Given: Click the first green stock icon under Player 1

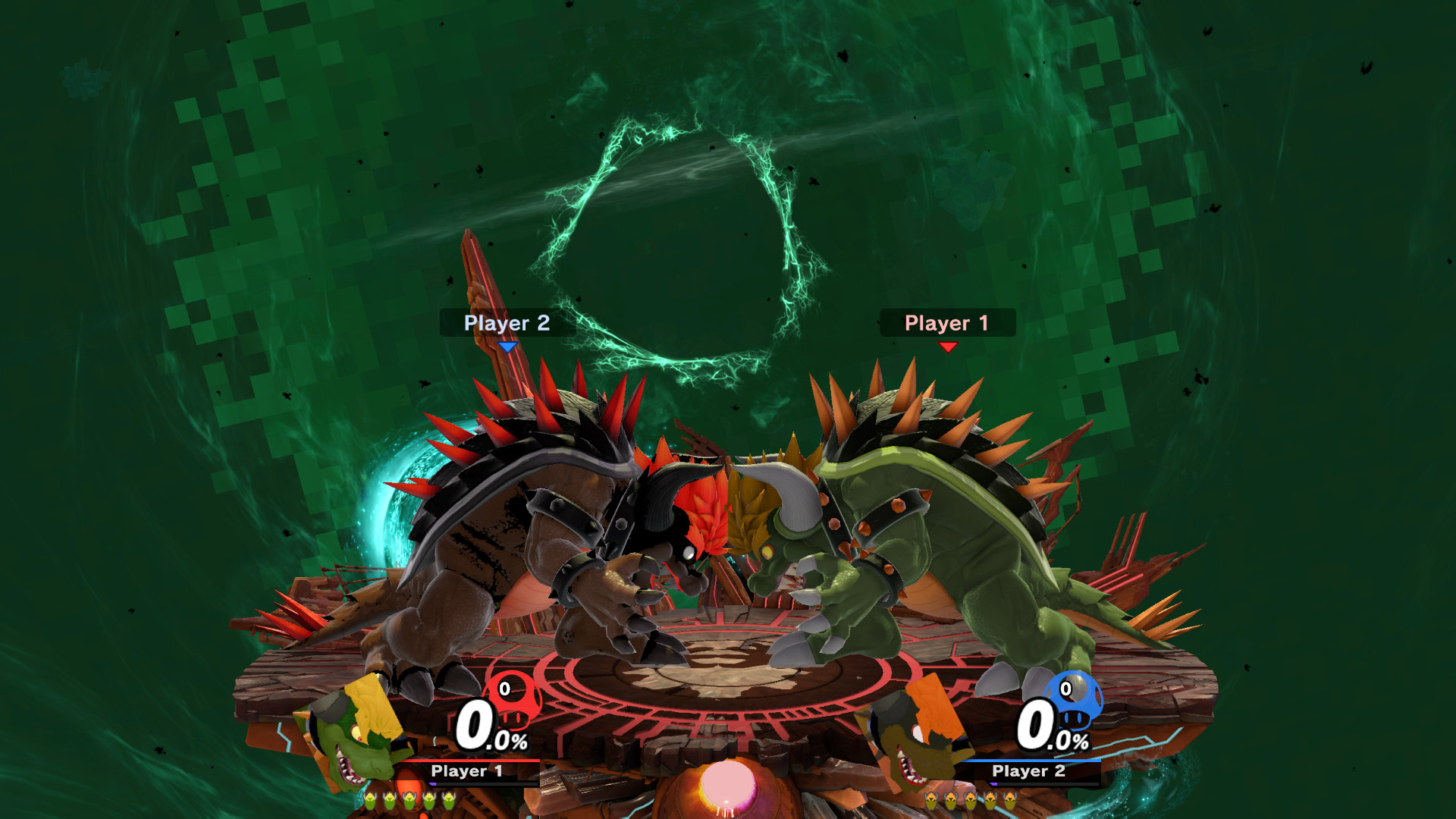Looking at the screenshot, I should (x=370, y=801).
